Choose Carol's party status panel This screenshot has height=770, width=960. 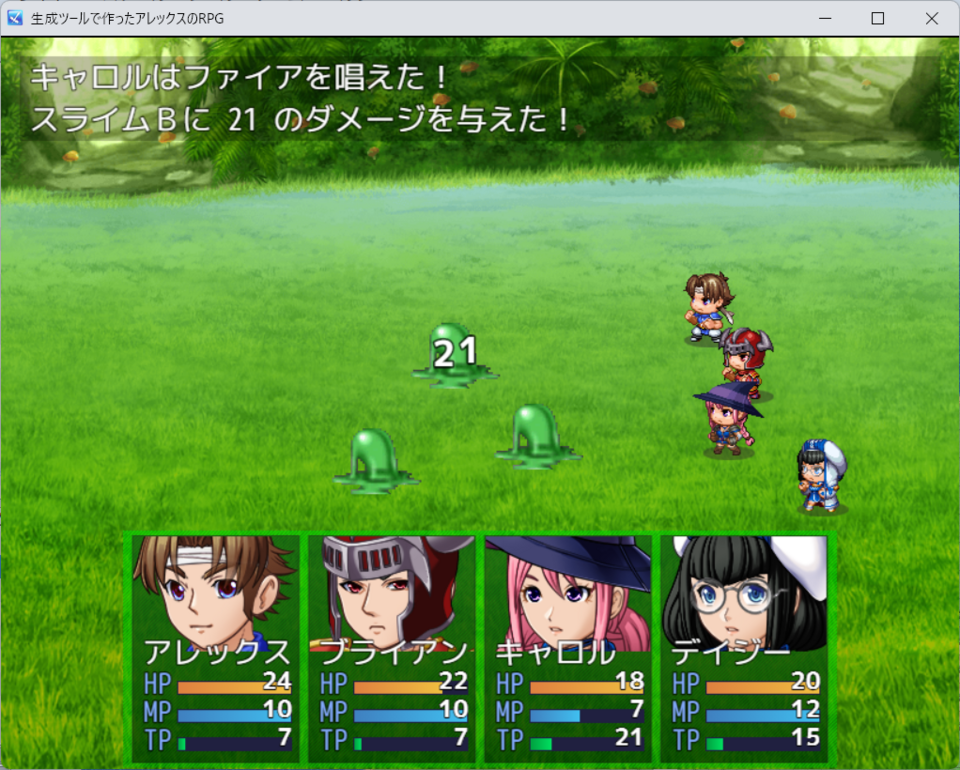(568, 647)
